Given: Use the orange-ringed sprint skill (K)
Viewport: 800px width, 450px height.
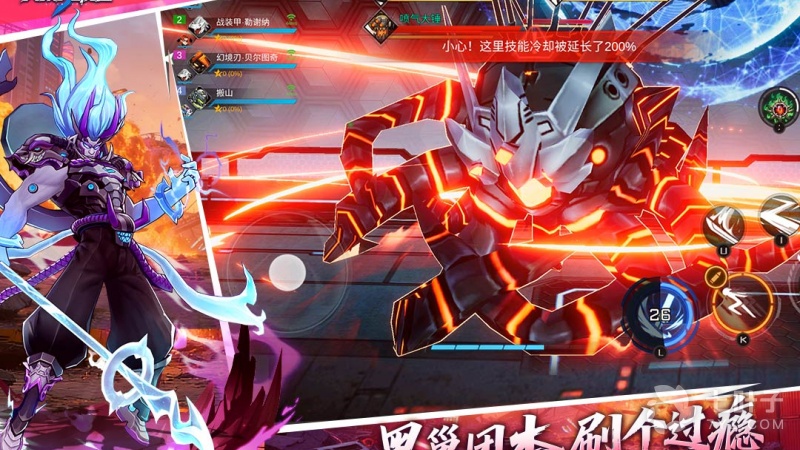Looking at the screenshot, I should [742, 301].
